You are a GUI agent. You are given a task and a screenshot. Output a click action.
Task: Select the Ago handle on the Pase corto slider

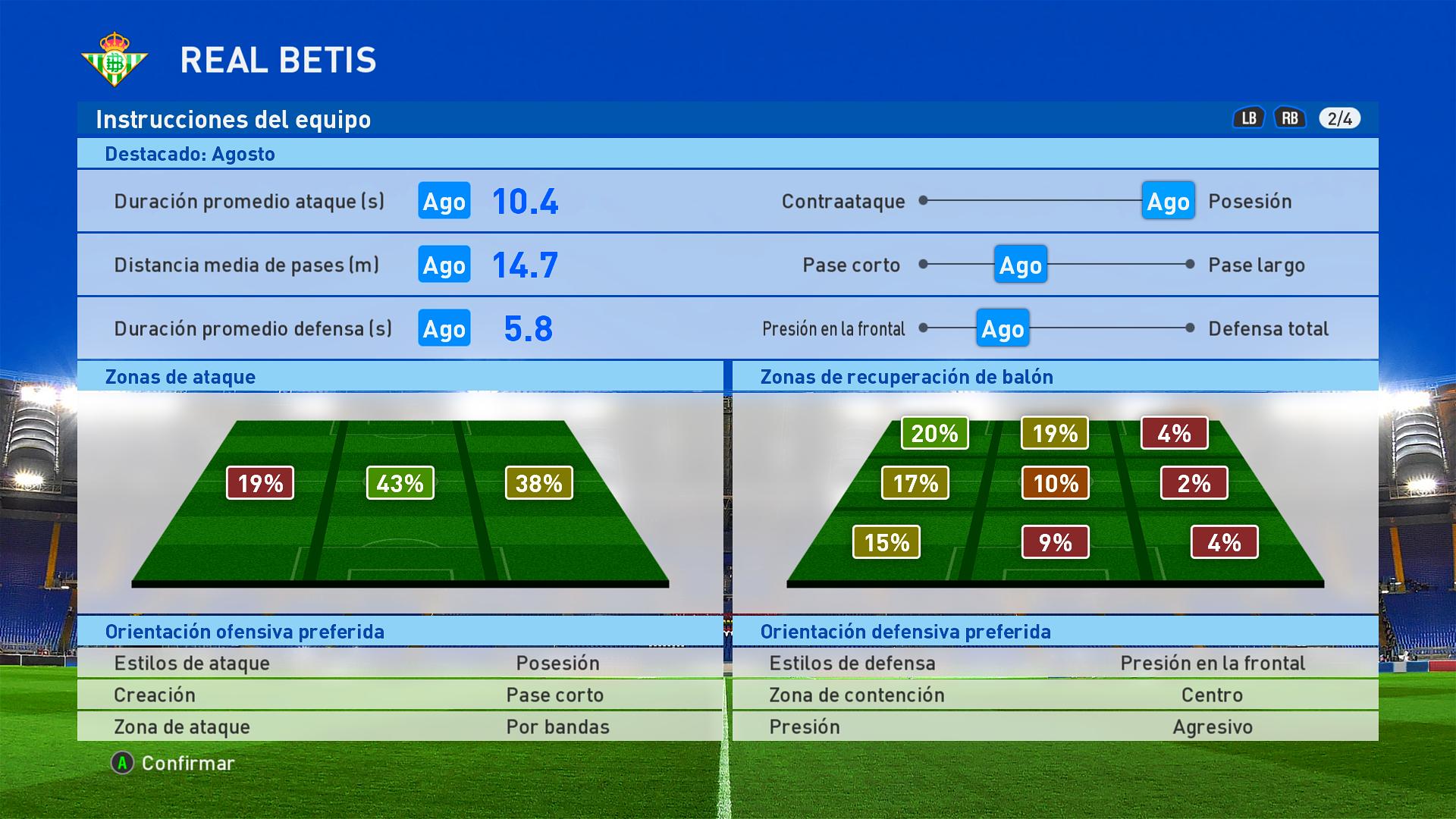coord(1020,265)
